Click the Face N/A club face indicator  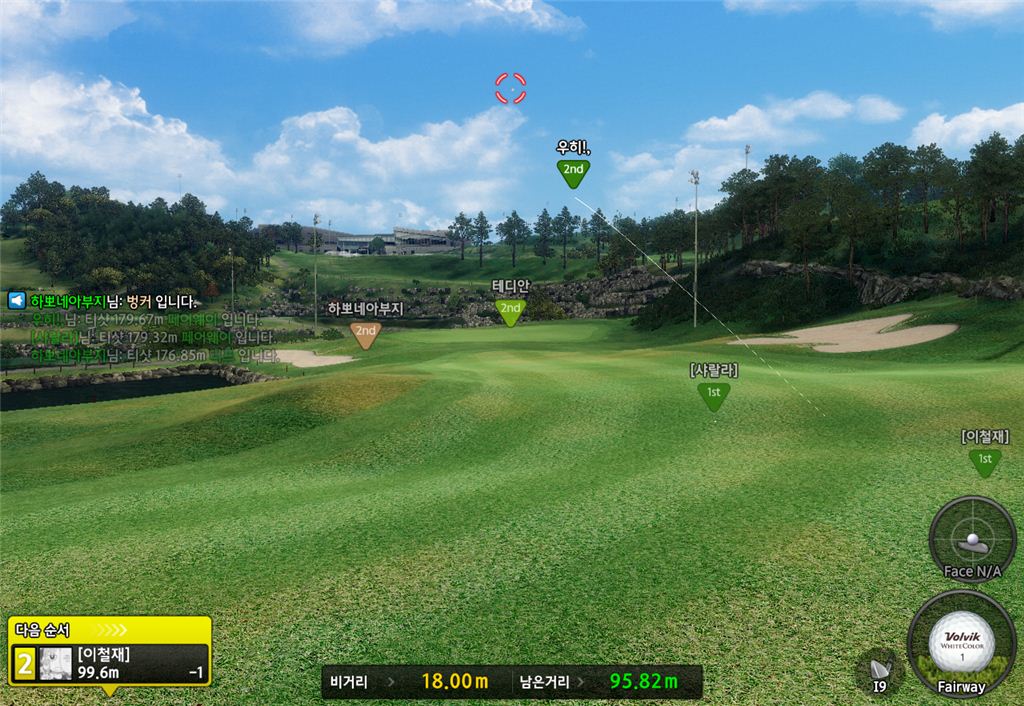pos(972,541)
